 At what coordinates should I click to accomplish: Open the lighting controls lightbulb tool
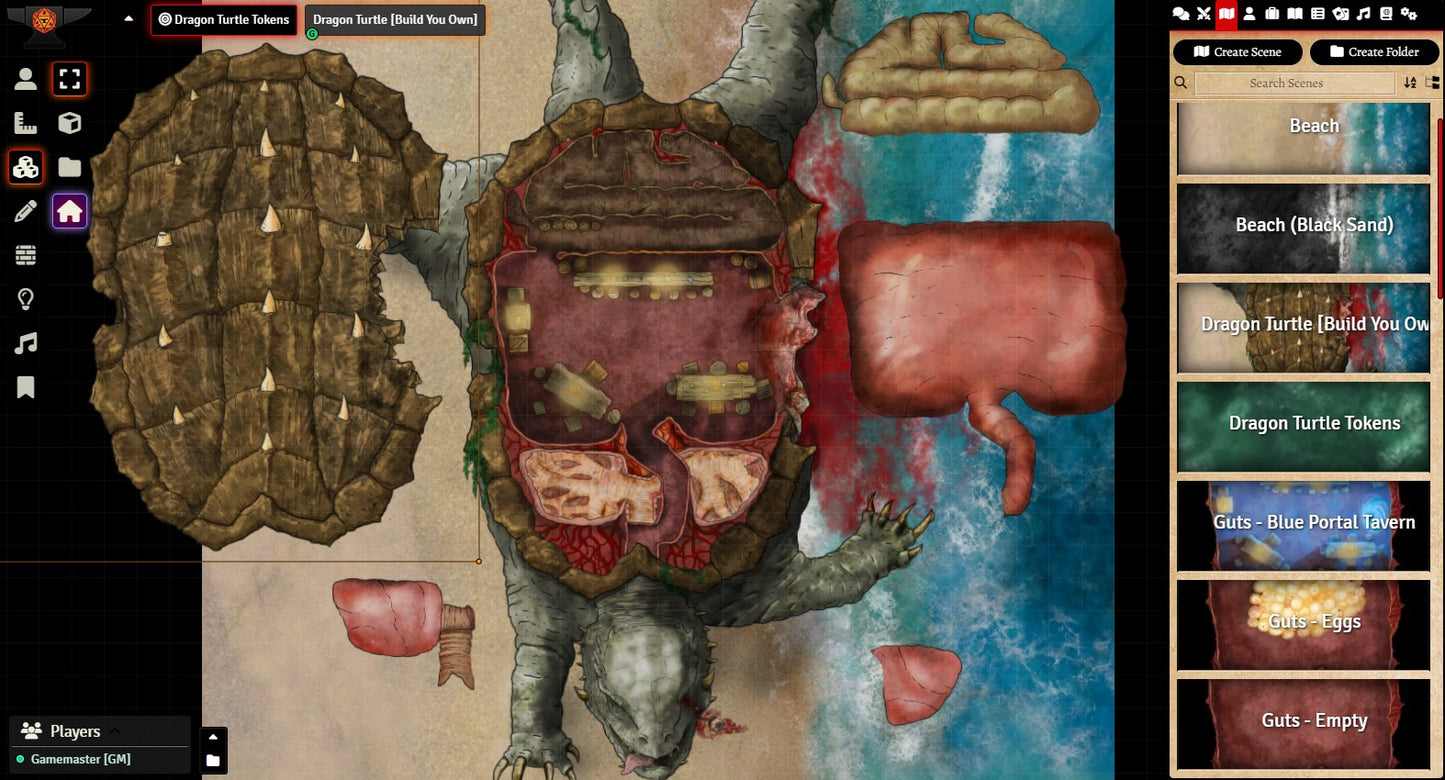click(x=26, y=299)
